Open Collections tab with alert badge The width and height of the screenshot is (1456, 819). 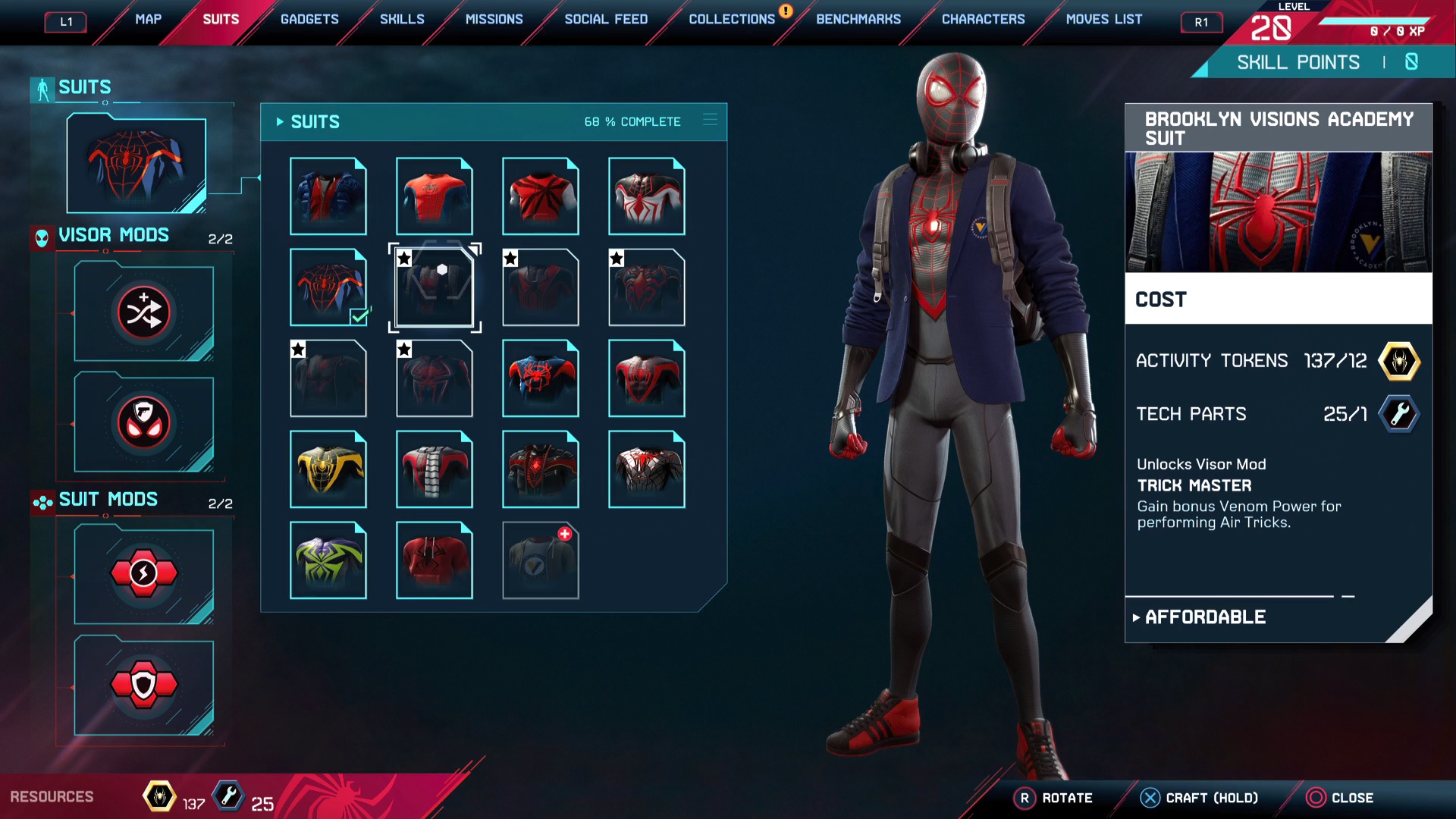pos(732,20)
